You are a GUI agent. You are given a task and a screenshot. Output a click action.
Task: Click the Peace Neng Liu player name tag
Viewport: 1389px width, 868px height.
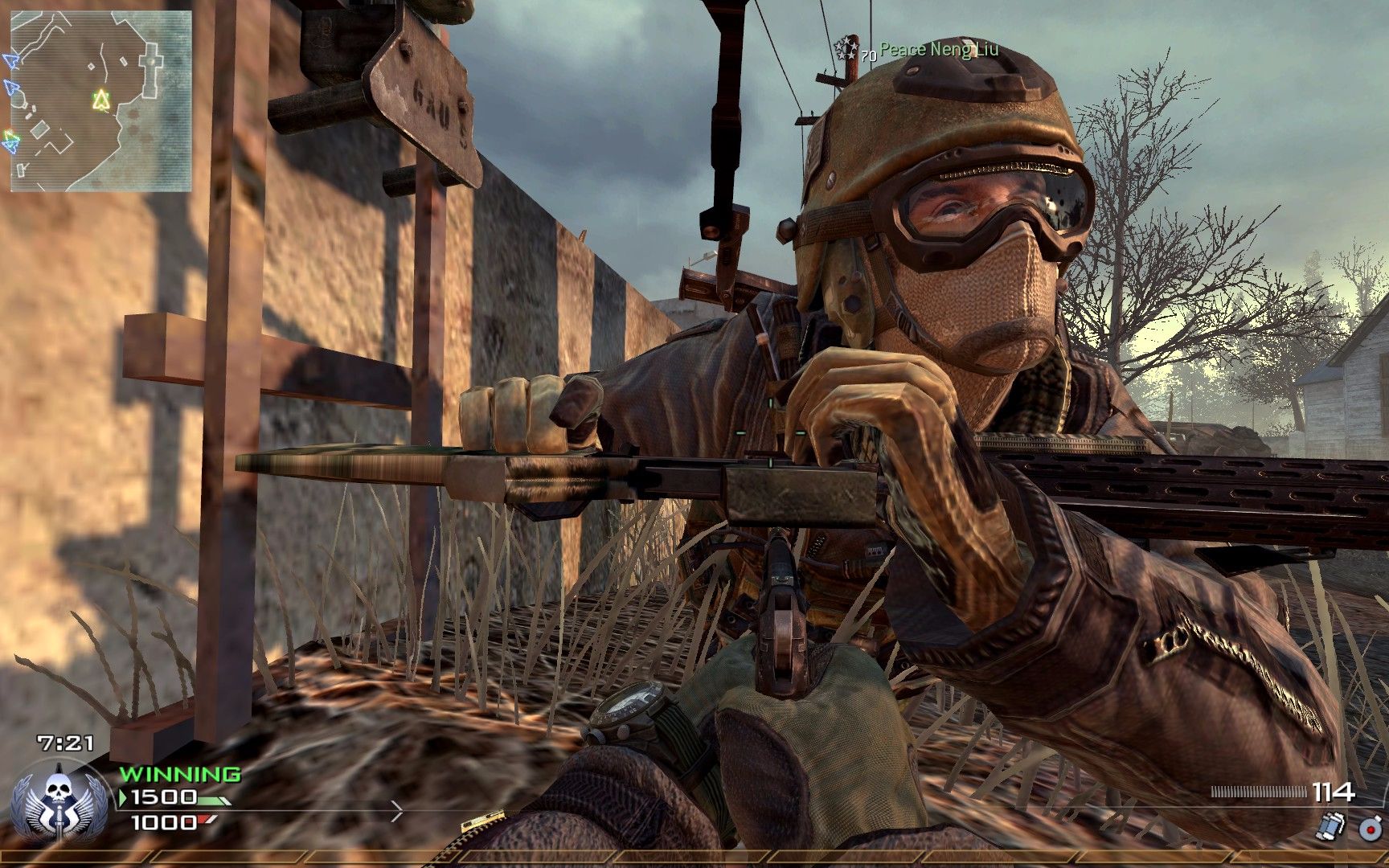pyautogui.click(x=939, y=50)
